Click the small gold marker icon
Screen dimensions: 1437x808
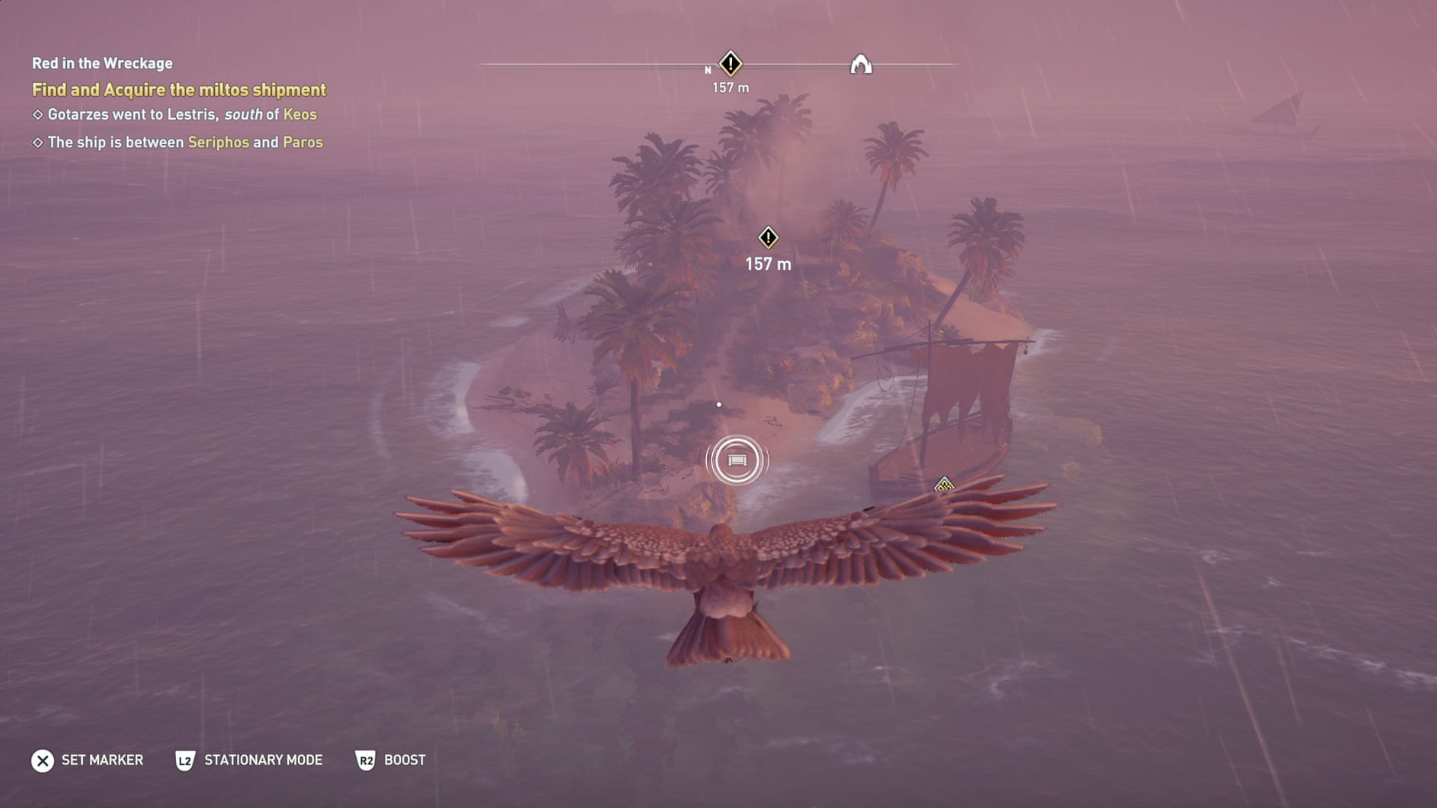[943, 486]
